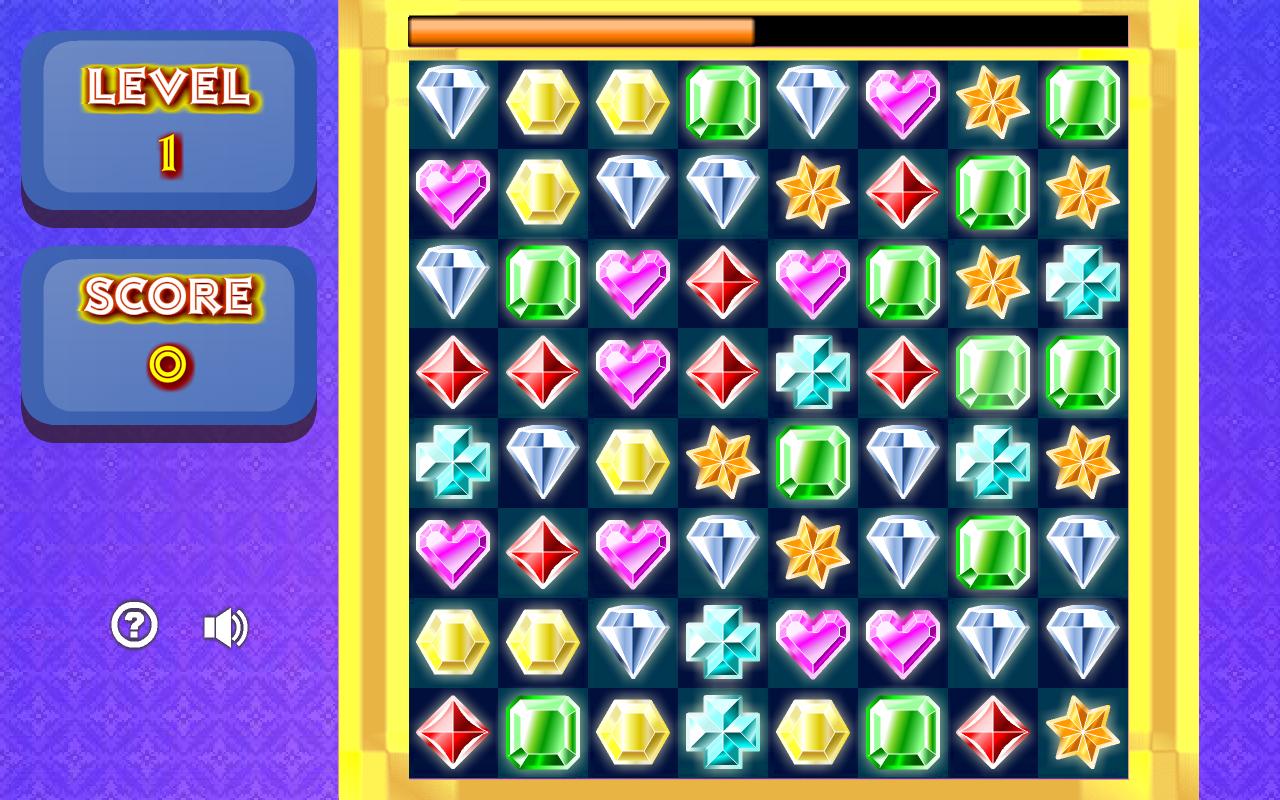This screenshot has width=1280, height=800.
Task: Click the red diamond gem in the second row
Action: pyautogui.click(x=903, y=192)
